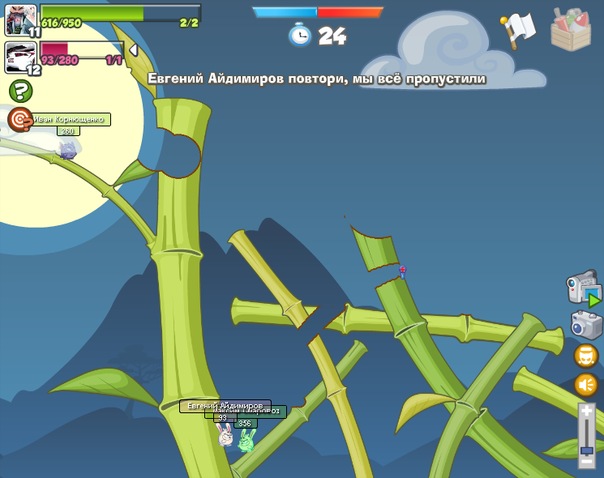The image size is (604, 478).
Task: Open the weapon crate inventory
Action: 572,28
